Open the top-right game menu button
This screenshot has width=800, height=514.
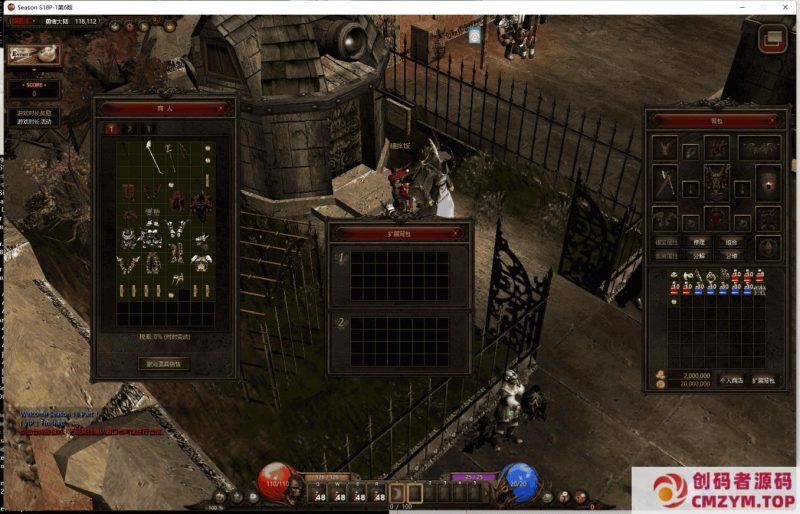[772, 39]
